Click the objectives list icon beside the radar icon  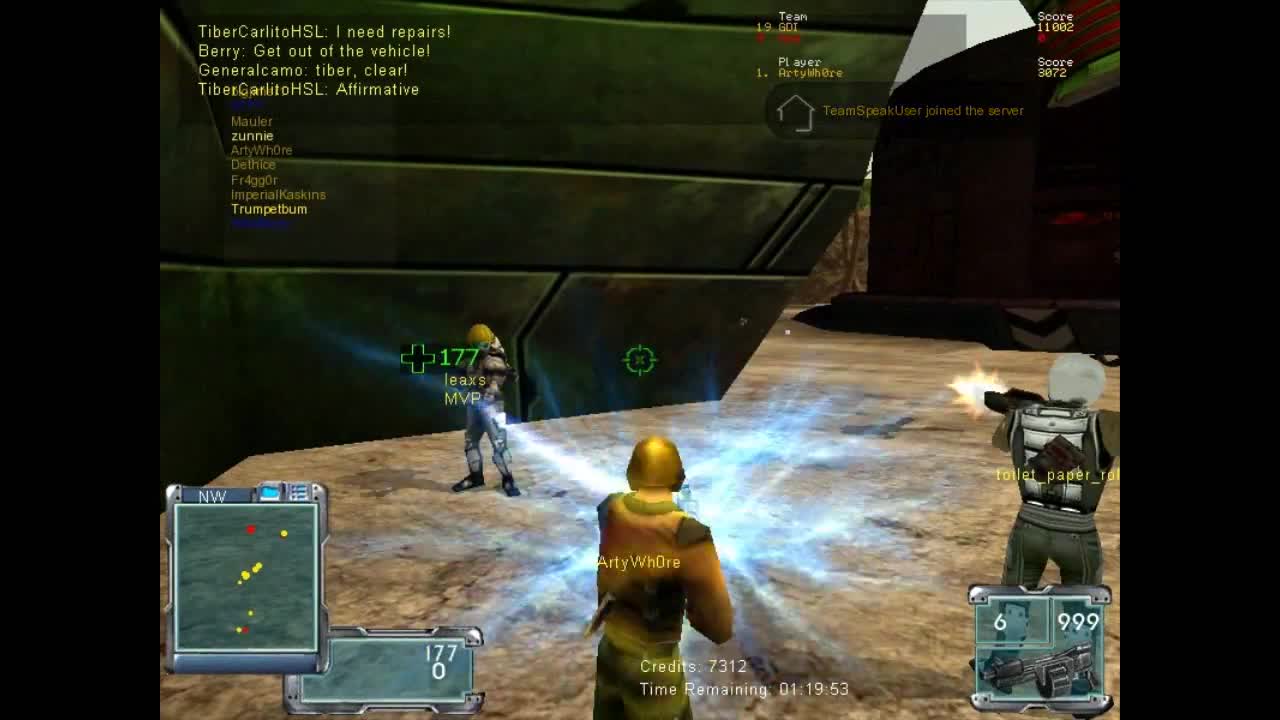pos(298,489)
